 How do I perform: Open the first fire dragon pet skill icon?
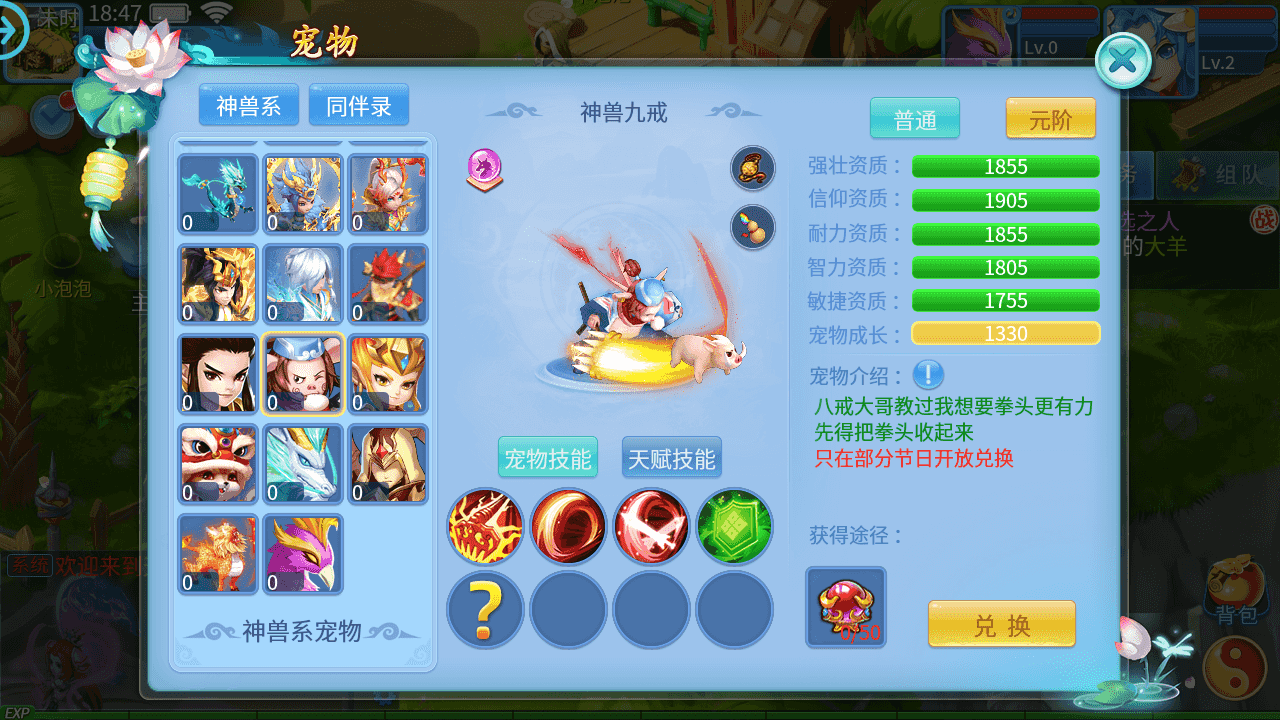(x=484, y=525)
